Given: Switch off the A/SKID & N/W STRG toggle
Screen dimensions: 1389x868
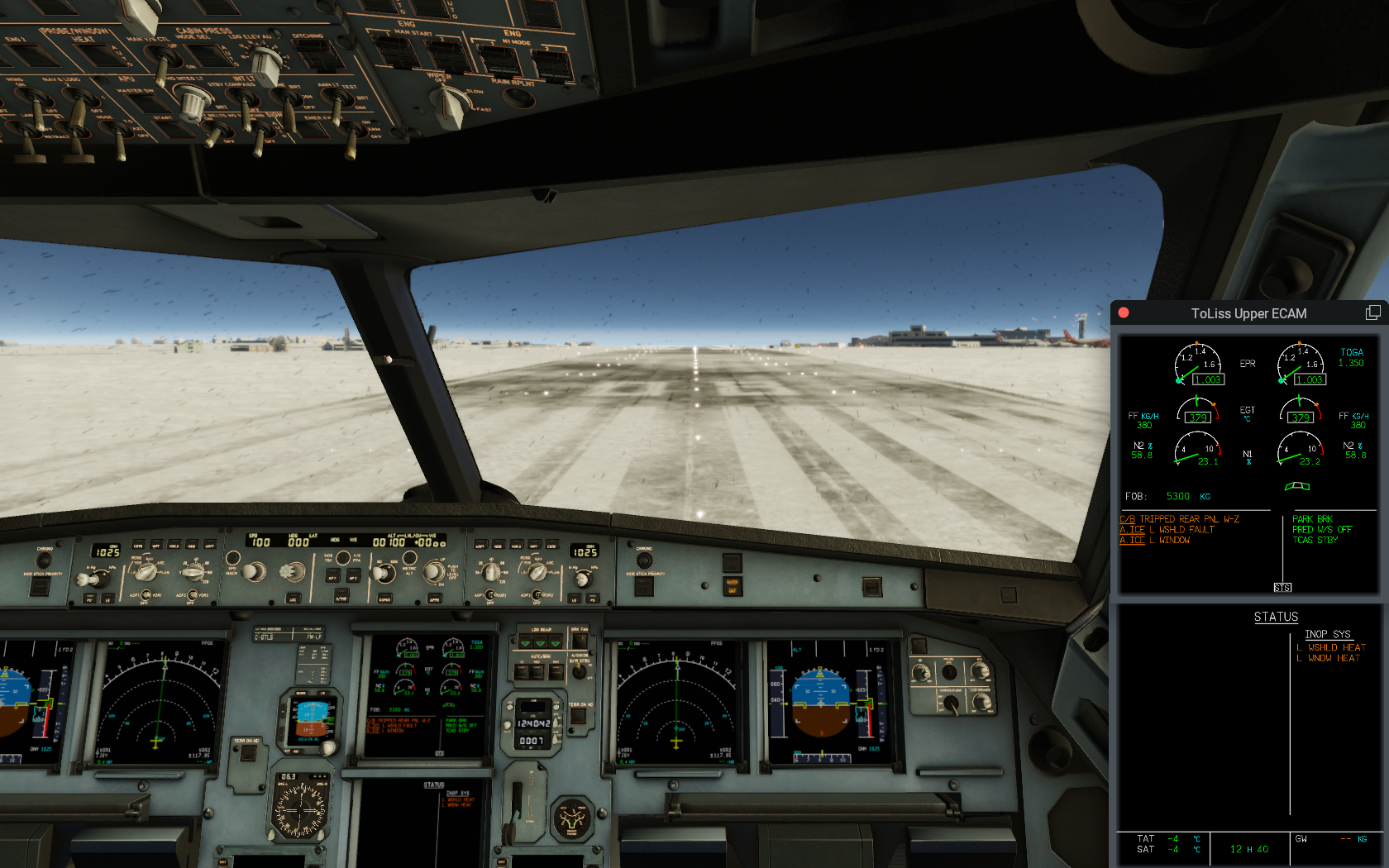Looking at the screenshot, I should pos(579,671).
